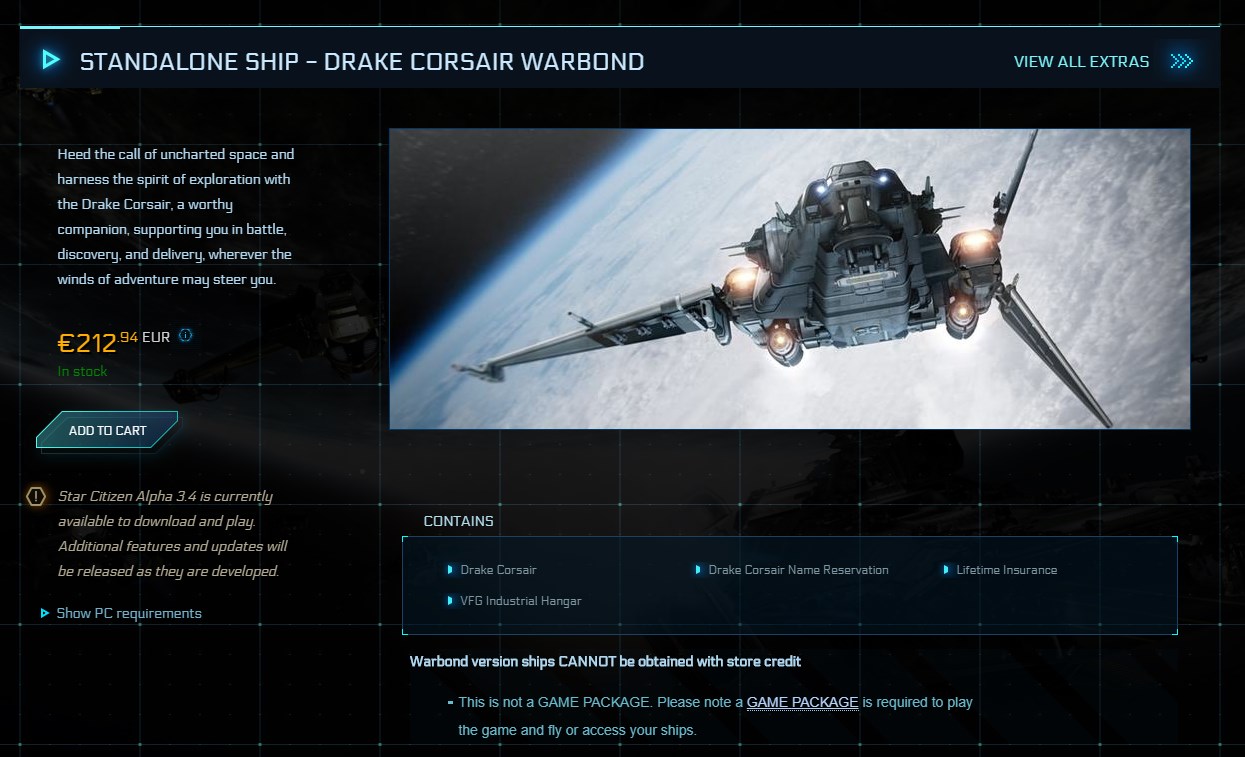
Task: Open View All Extras
Action: tap(1081, 62)
